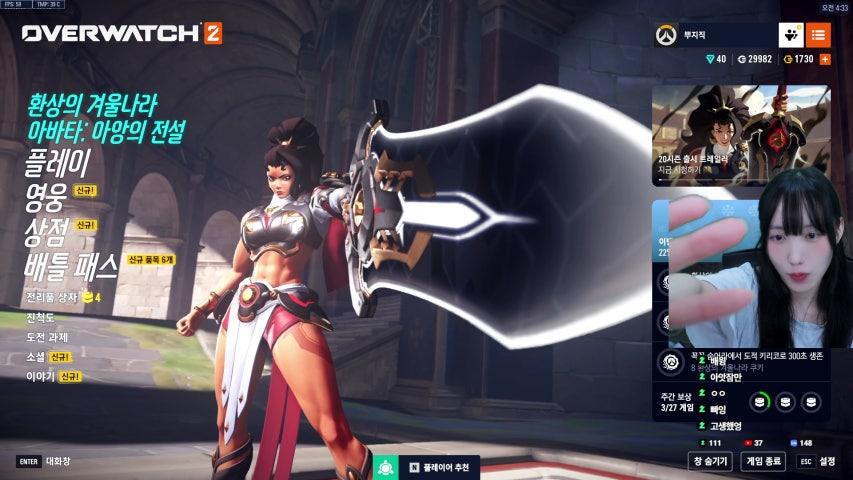
Task: Open the Season 20 trailer thumbnail
Action: click(x=741, y=135)
